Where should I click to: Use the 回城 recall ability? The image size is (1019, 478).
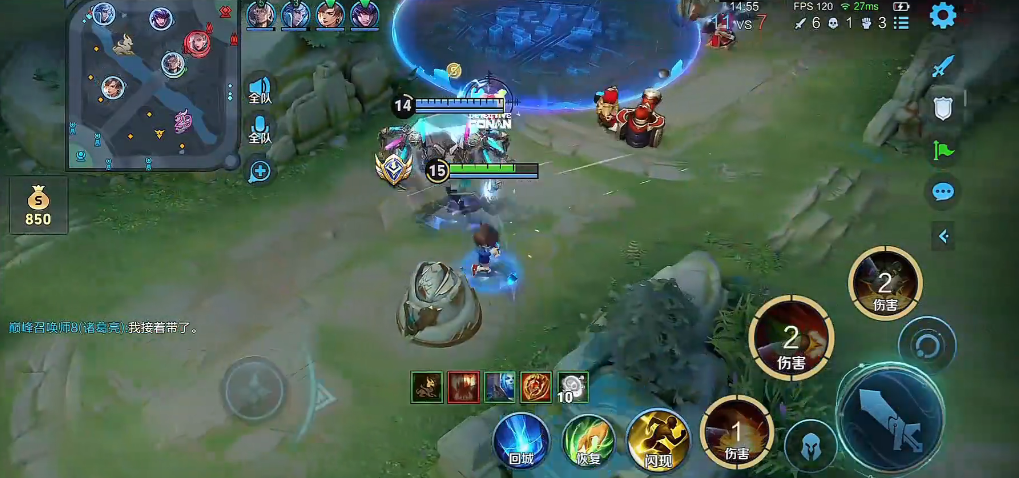[x=520, y=440]
